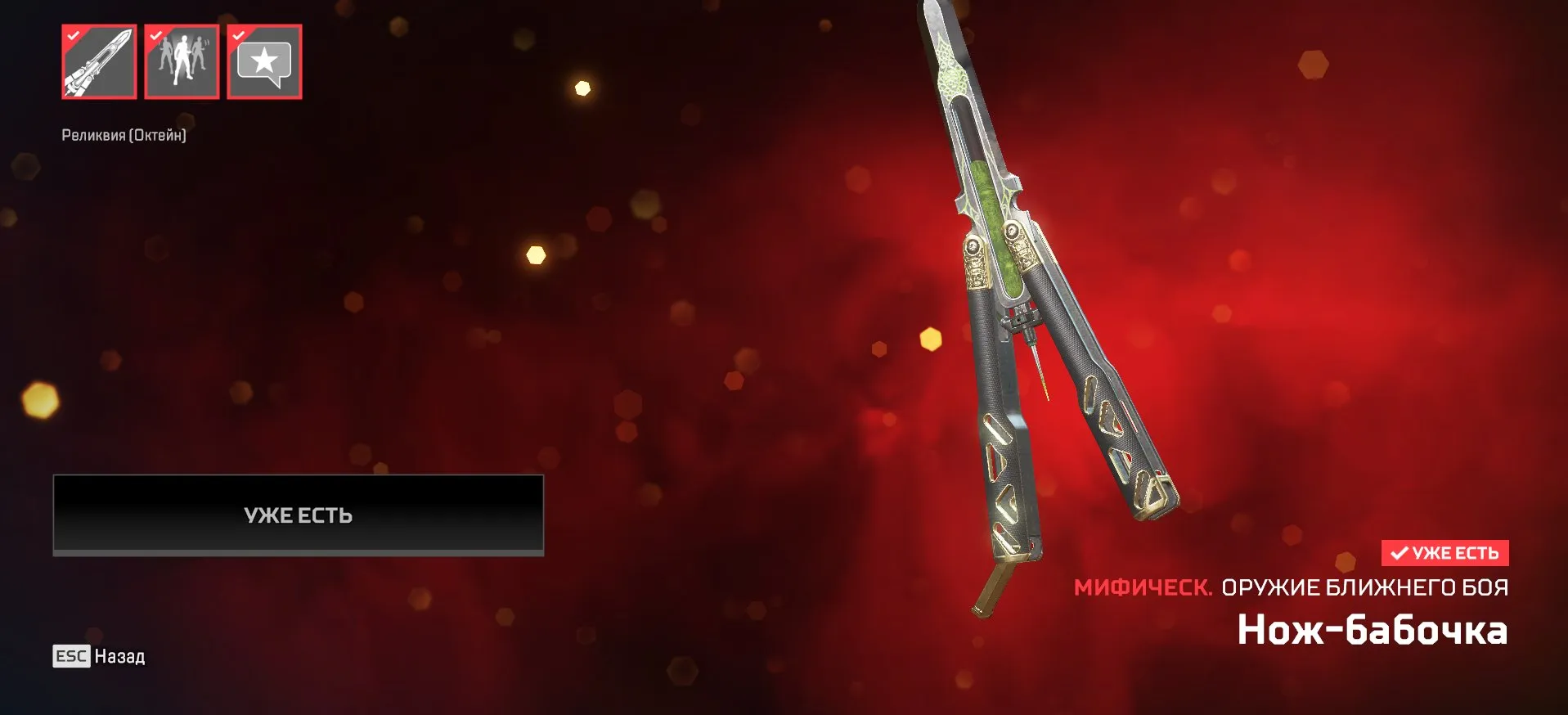Open the banner pose preview icon
This screenshot has height=715, width=1568.
pyautogui.click(x=181, y=61)
